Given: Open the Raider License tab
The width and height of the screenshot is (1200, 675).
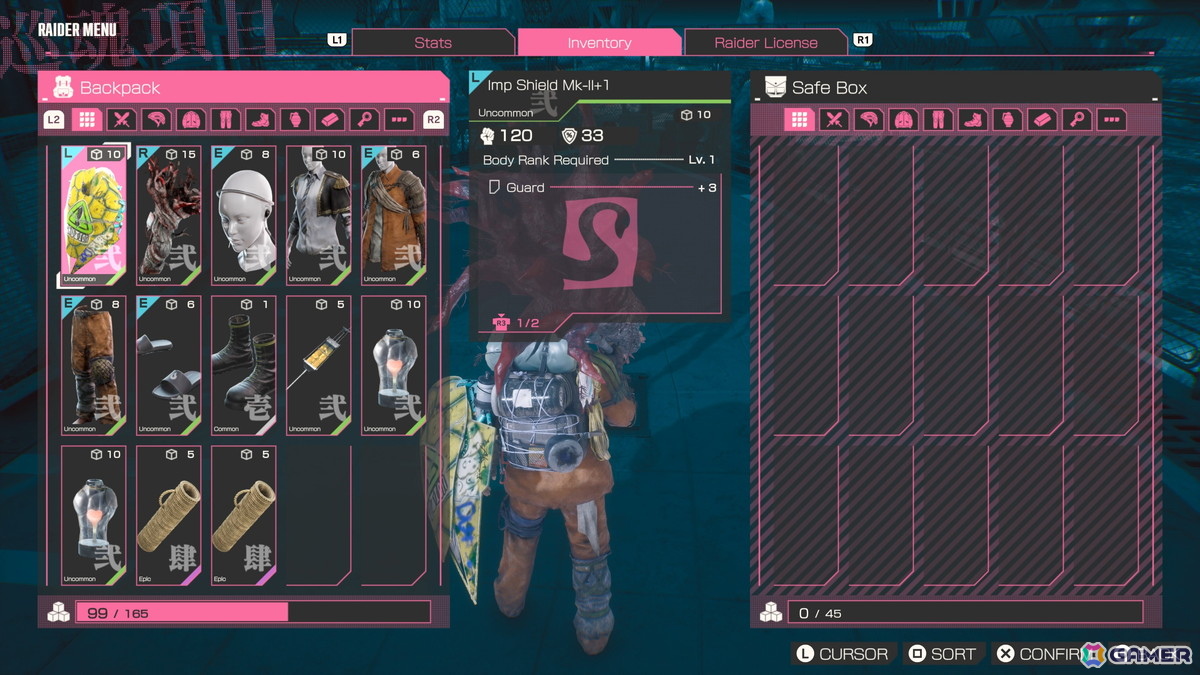Looking at the screenshot, I should coord(765,42).
